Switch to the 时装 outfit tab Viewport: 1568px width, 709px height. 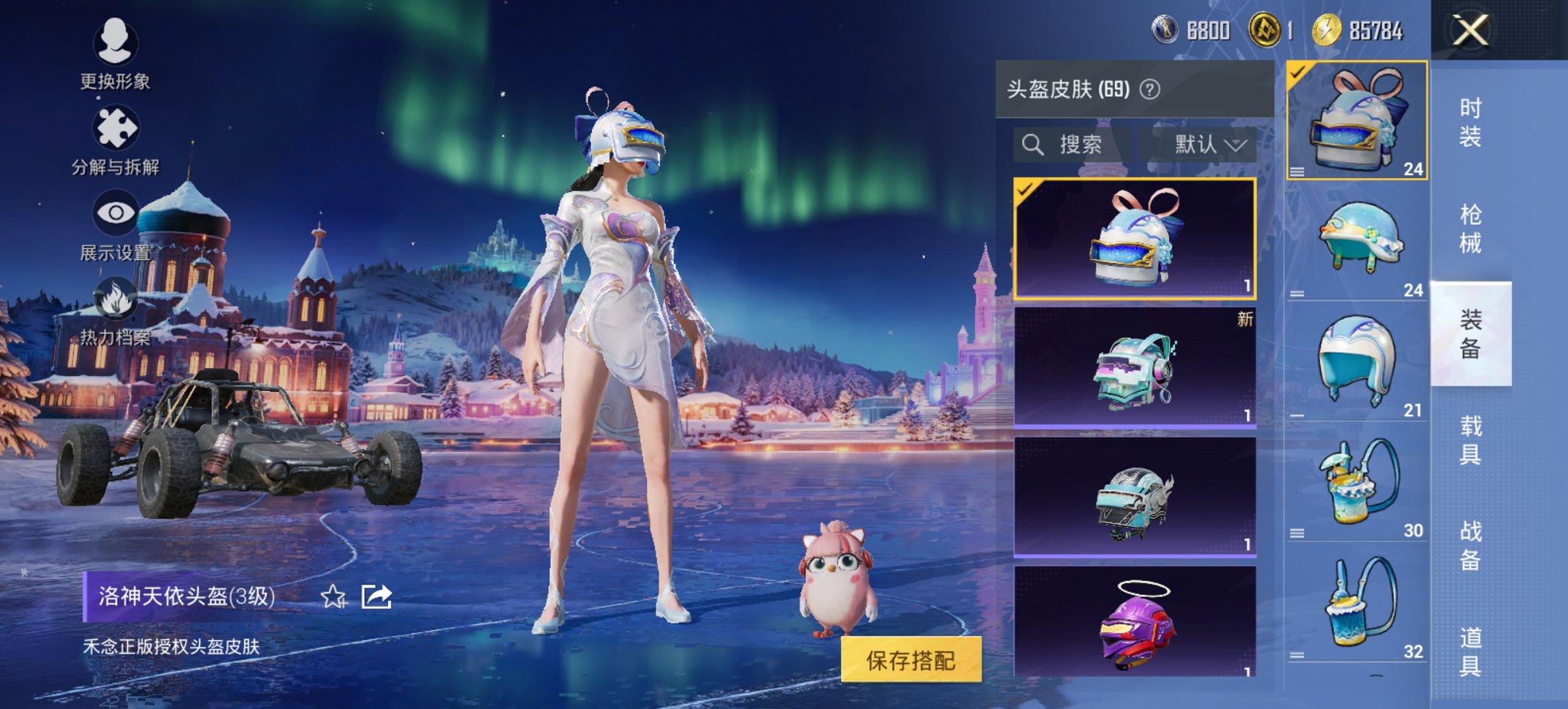pos(1470,123)
